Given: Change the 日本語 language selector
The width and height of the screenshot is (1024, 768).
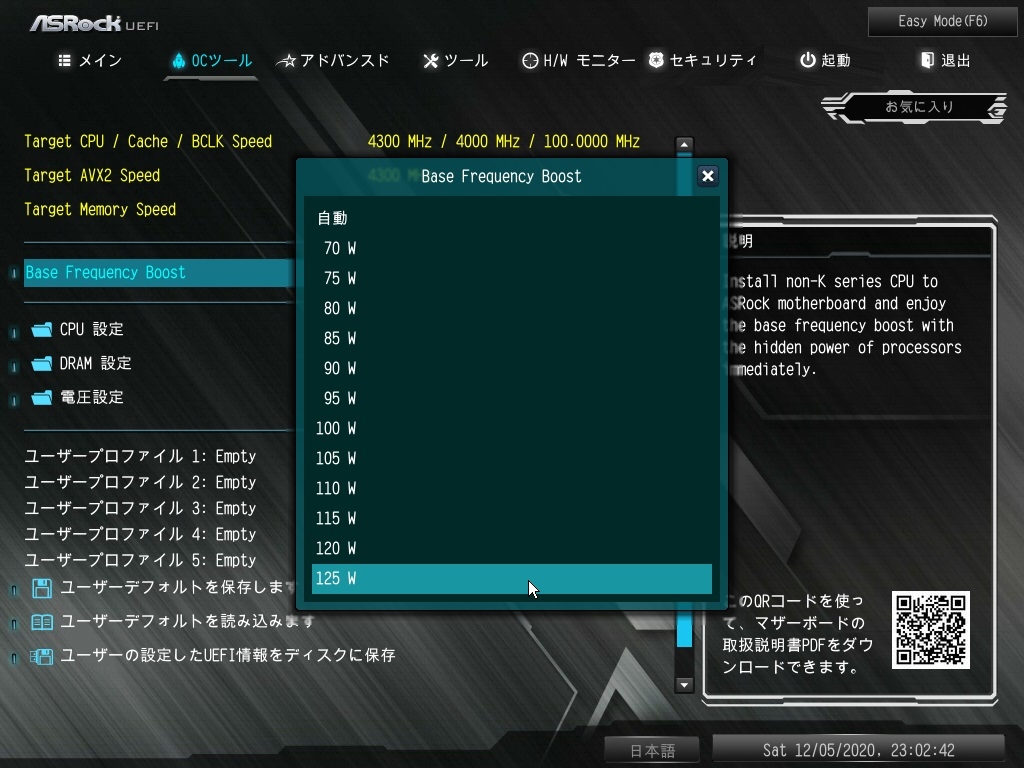Looking at the screenshot, I should [652, 751].
